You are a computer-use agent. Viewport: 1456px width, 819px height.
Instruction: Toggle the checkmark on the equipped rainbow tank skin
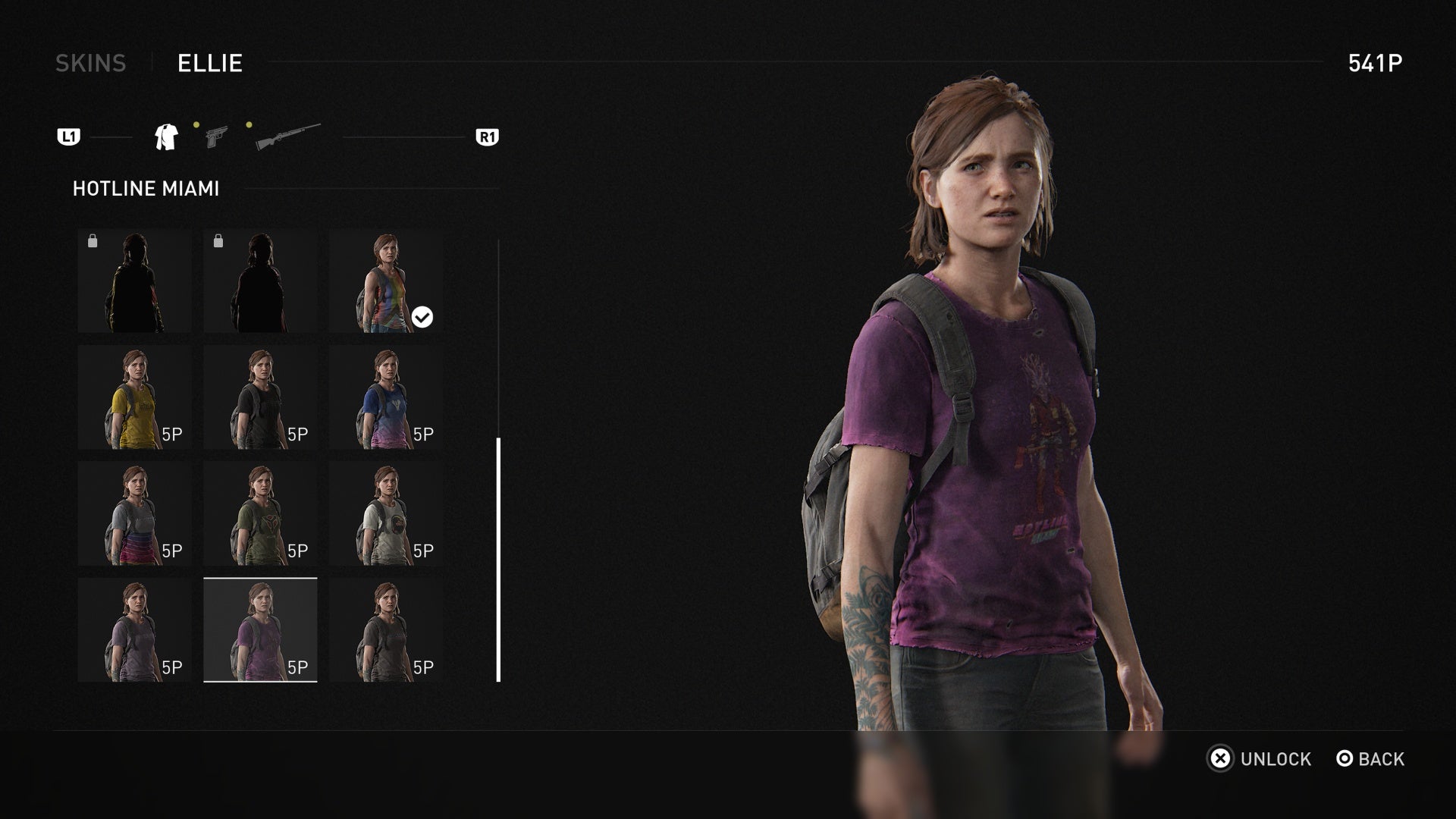[422, 317]
